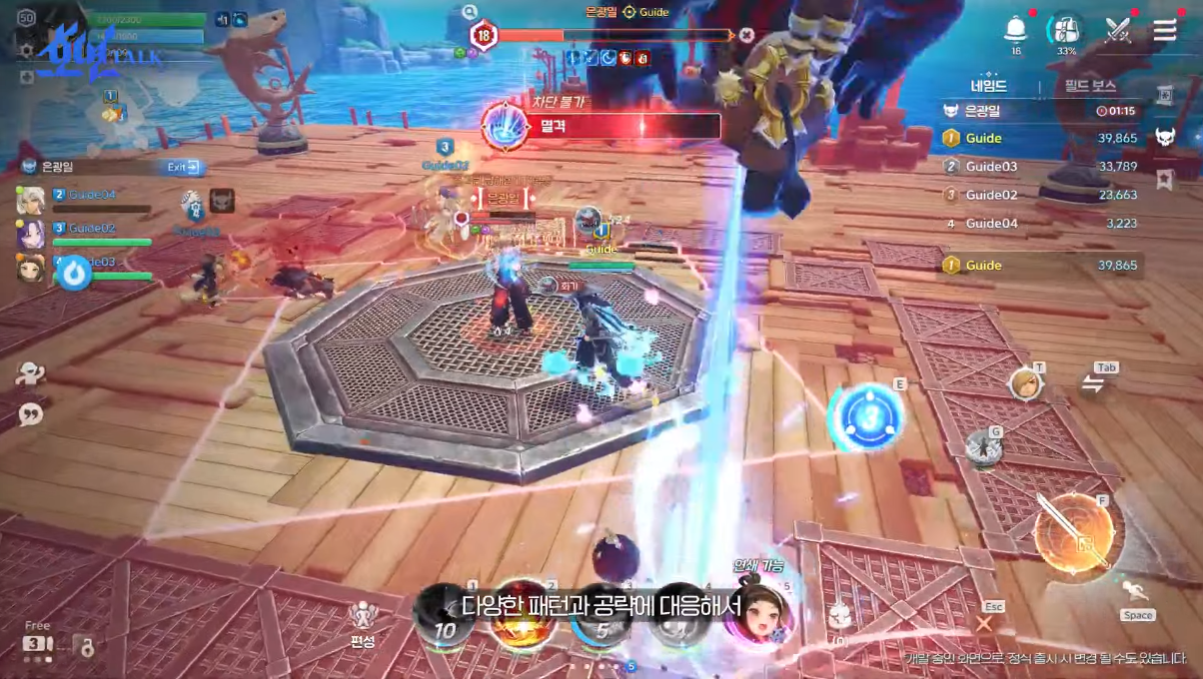This screenshot has height=679, width=1203.
Task: Activate the blue orb skill
Action: click(865, 415)
